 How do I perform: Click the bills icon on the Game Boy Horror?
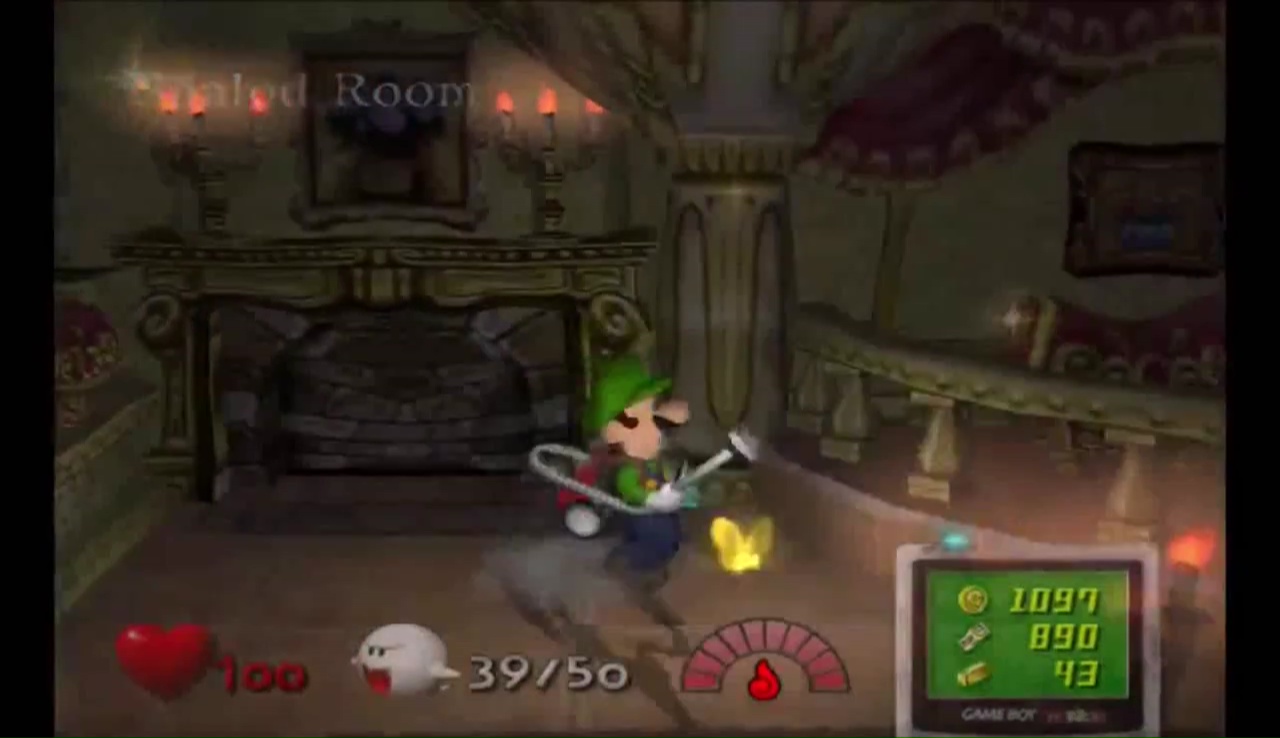(x=973, y=638)
